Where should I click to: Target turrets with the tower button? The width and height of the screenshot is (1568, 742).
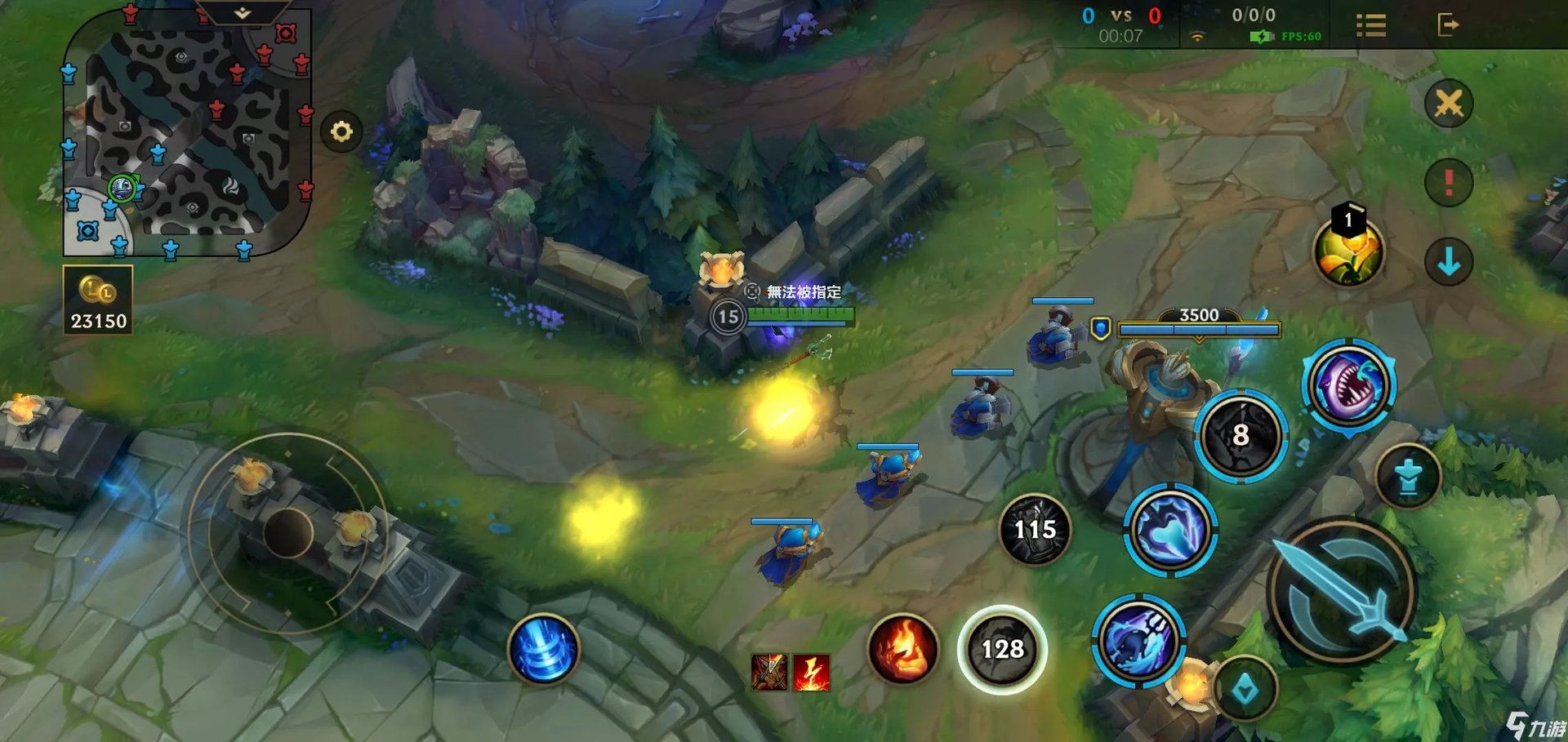click(x=1407, y=477)
